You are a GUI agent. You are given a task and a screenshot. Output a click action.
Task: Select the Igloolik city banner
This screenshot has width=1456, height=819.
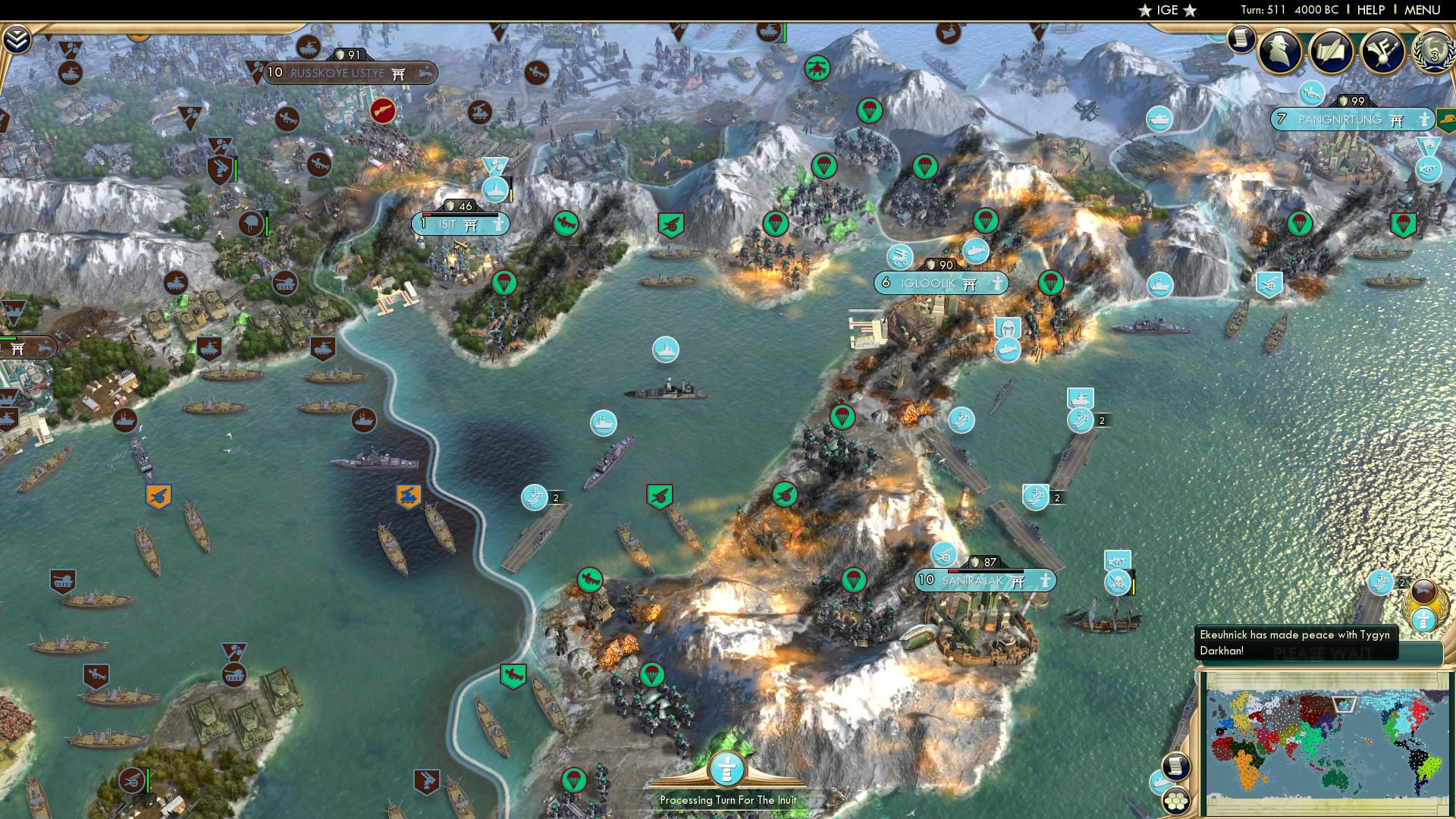940,283
